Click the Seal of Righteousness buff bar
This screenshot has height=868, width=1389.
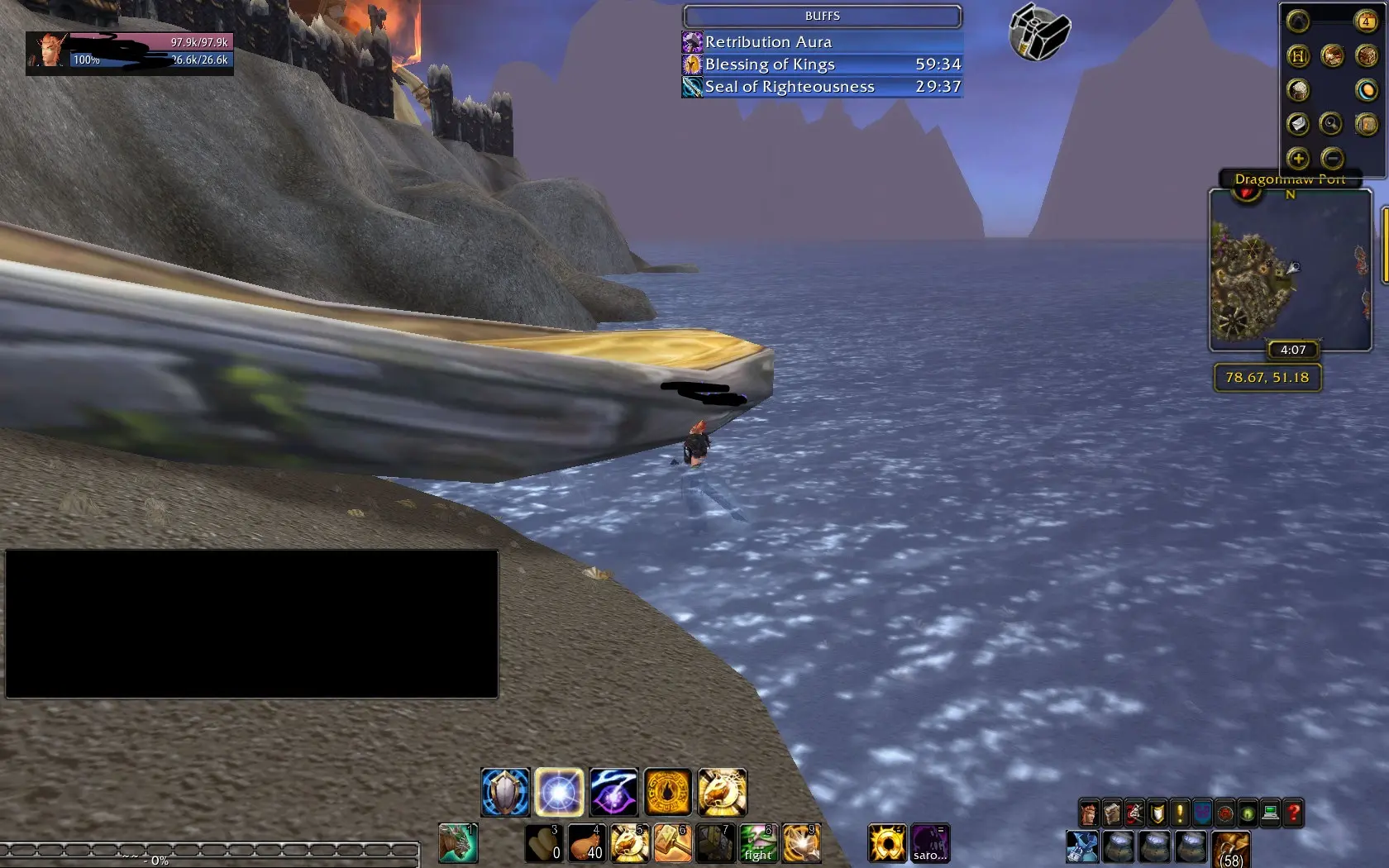(822, 86)
